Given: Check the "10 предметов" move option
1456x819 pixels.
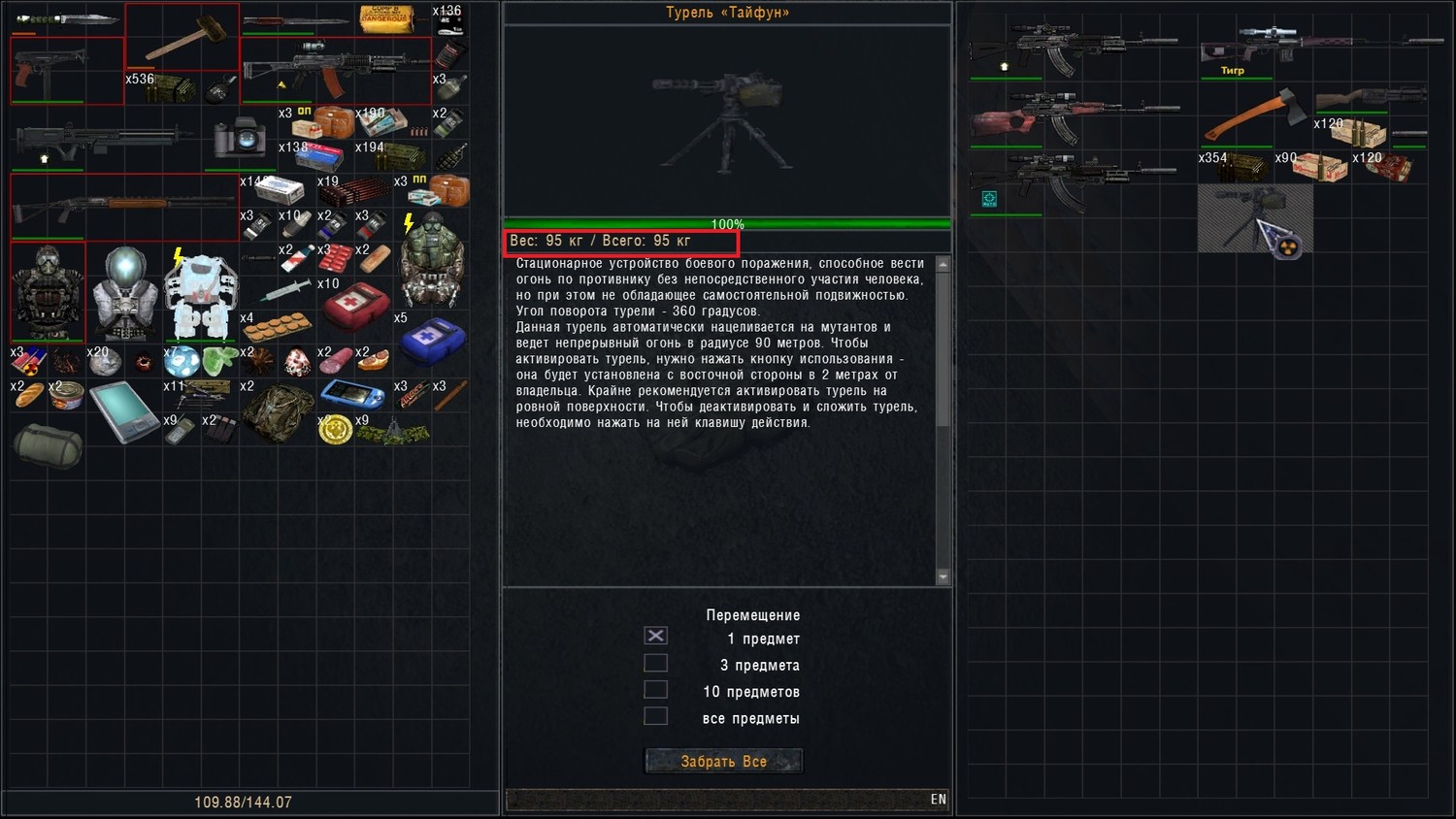Looking at the screenshot, I should point(656,689).
